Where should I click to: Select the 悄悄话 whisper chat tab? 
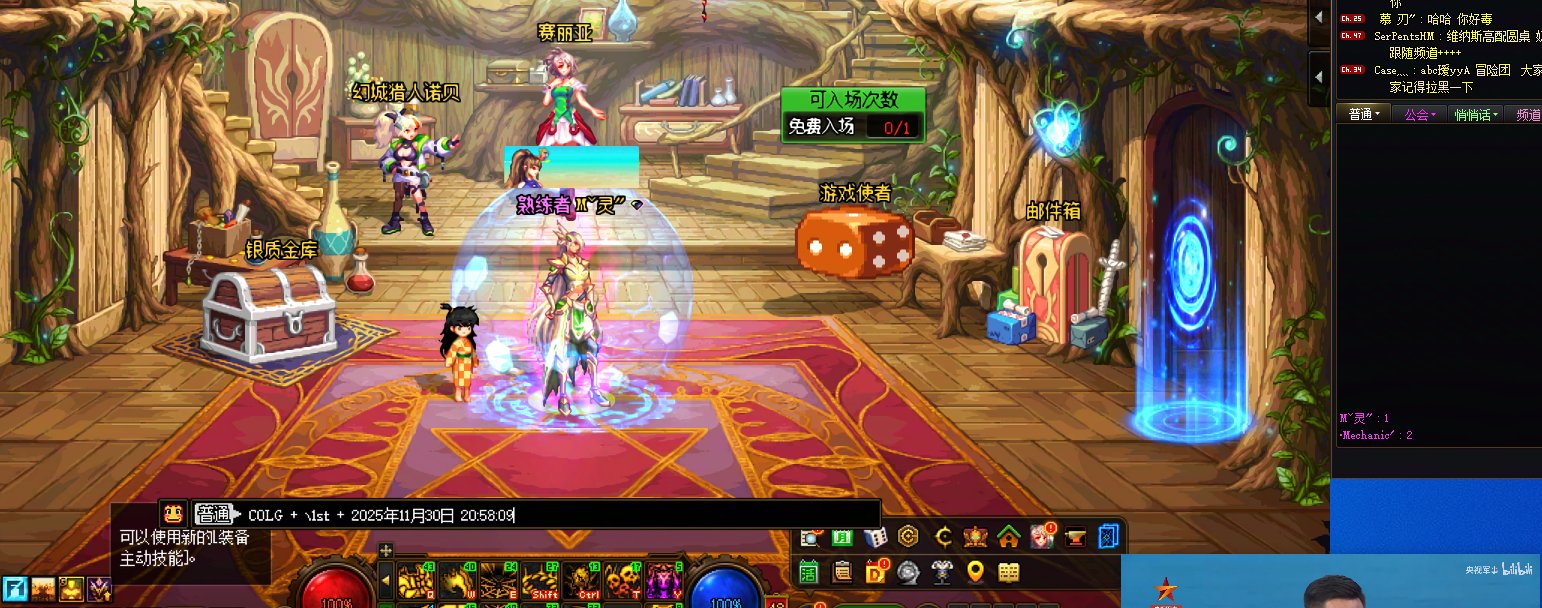point(1474,115)
